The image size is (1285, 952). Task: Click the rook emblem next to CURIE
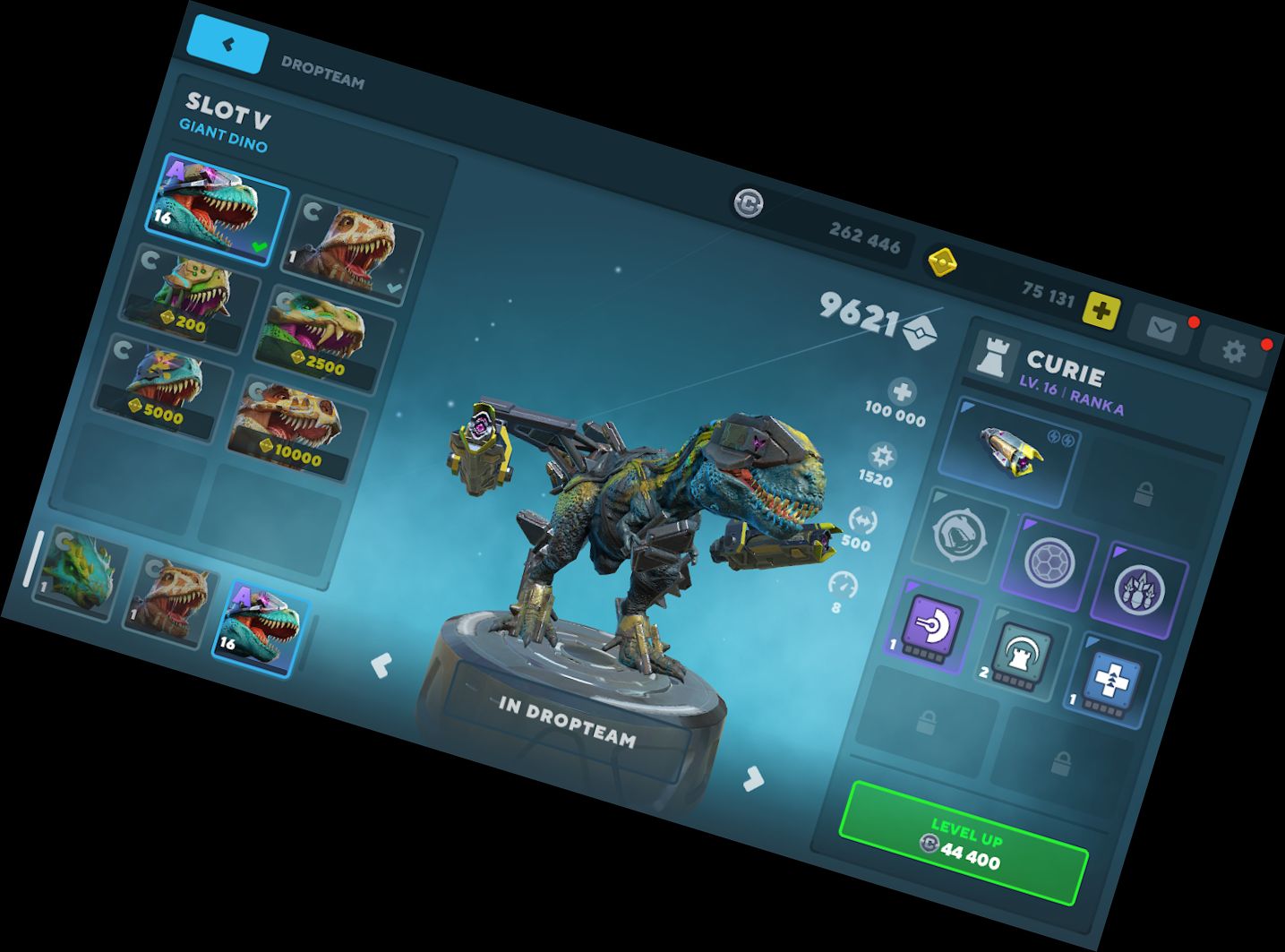pyautogui.click(x=993, y=359)
